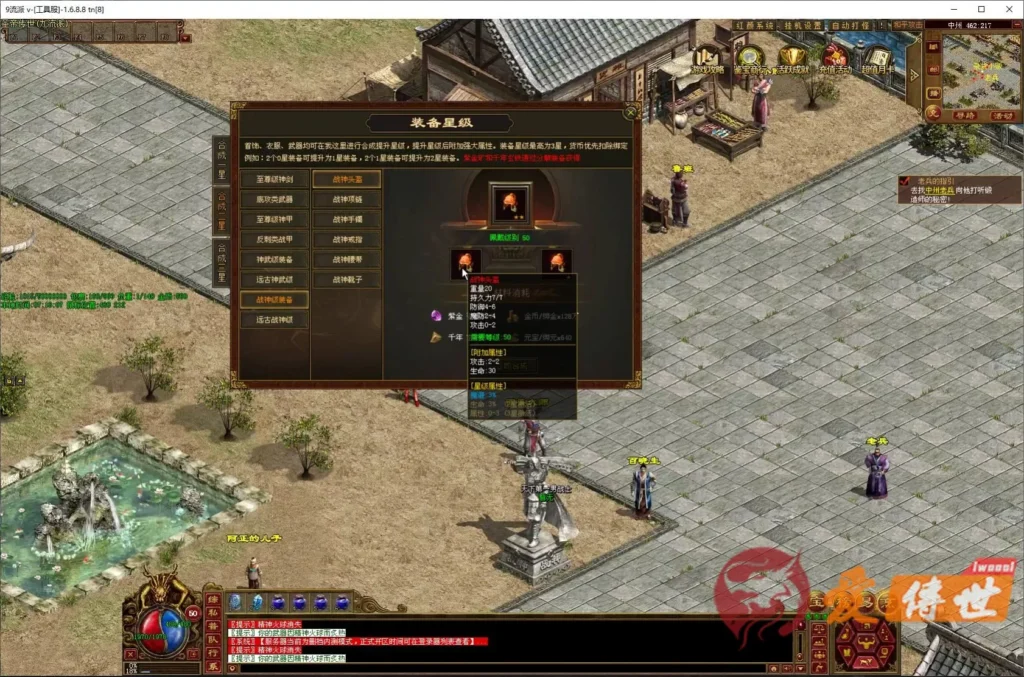Open the 远古战神级 category
1024x677 pixels.
[x=274, y=320]
